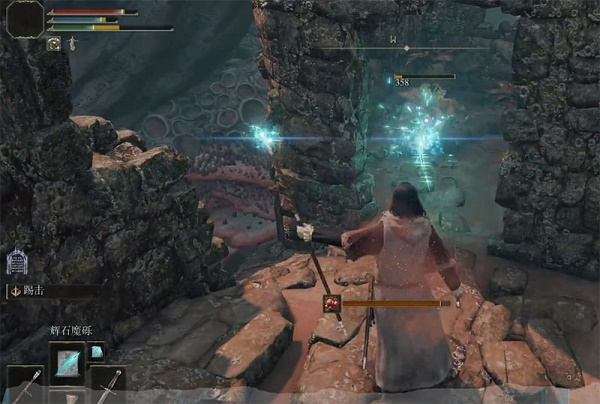Screen dimensions: 600x404
Task: Click the quick item slot below the spell
Action: point(68,397)
